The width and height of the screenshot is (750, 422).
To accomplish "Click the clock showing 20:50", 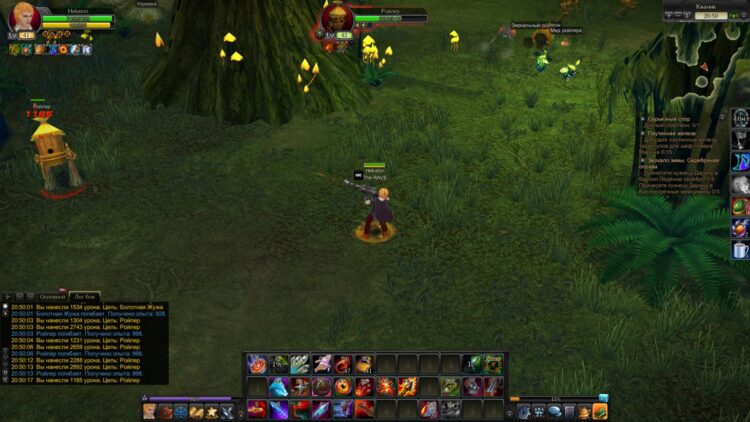I will click(710, 16).
